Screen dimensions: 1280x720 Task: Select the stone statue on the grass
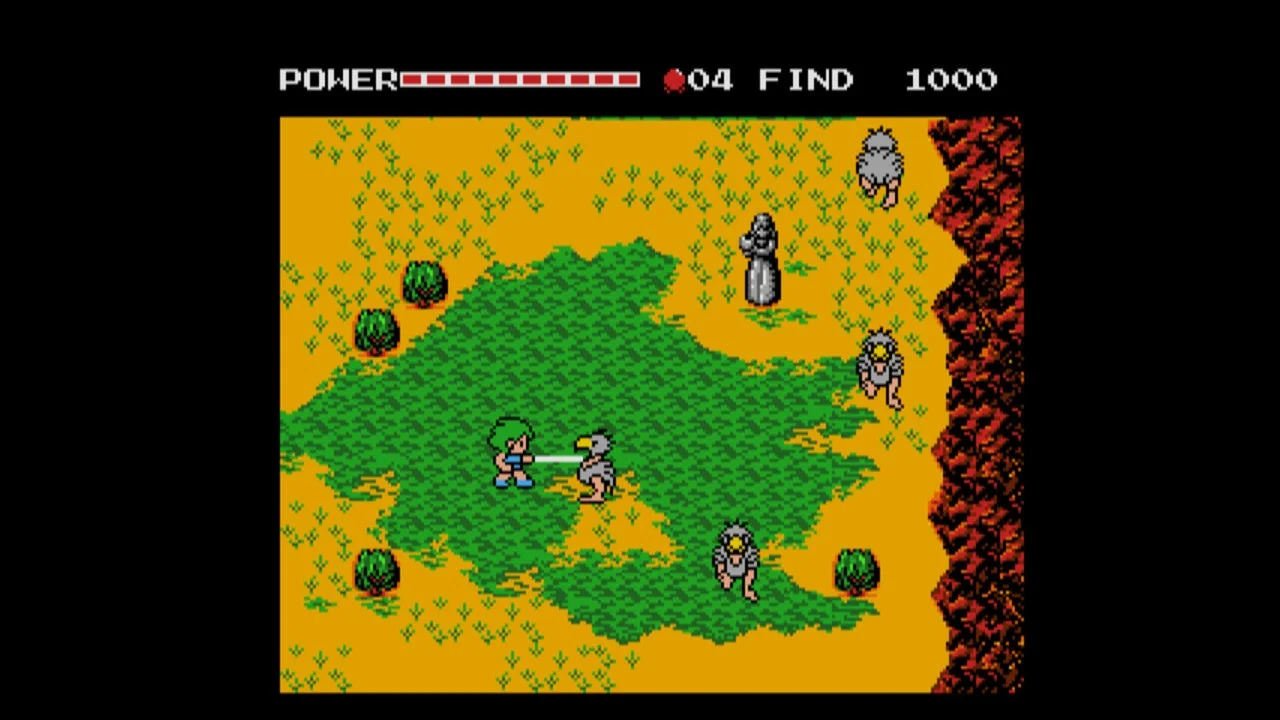[x=760, y=258]
